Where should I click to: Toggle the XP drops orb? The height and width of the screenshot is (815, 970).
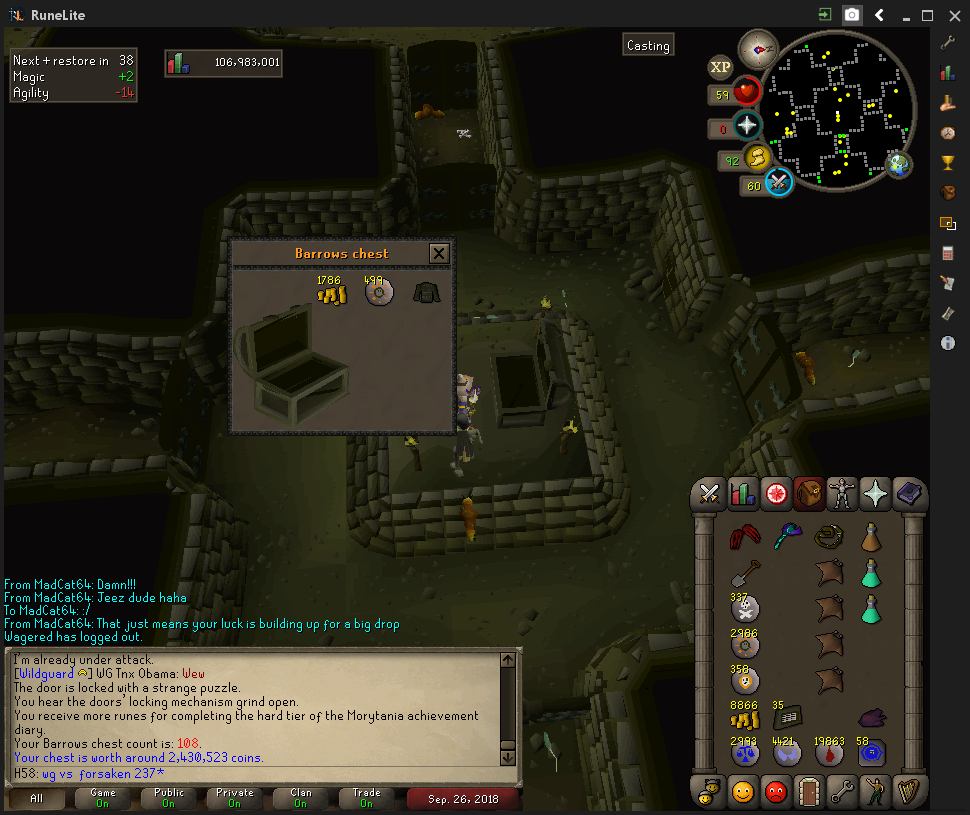click(x=720, y=68)
